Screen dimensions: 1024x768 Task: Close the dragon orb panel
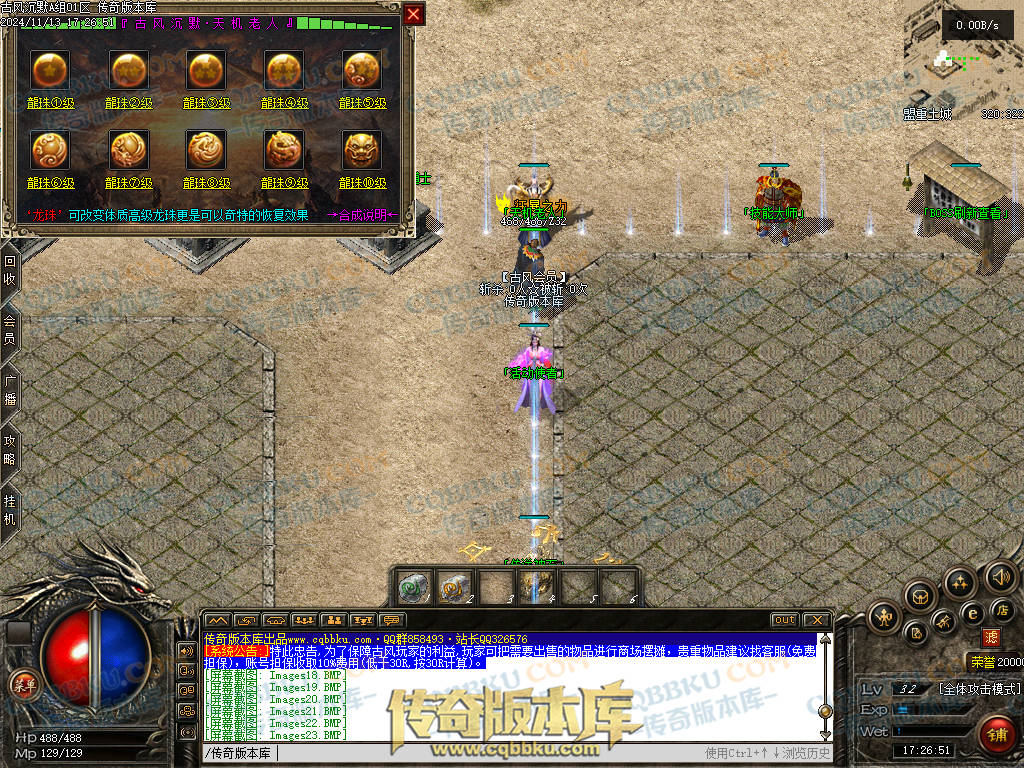click(414, 14)
